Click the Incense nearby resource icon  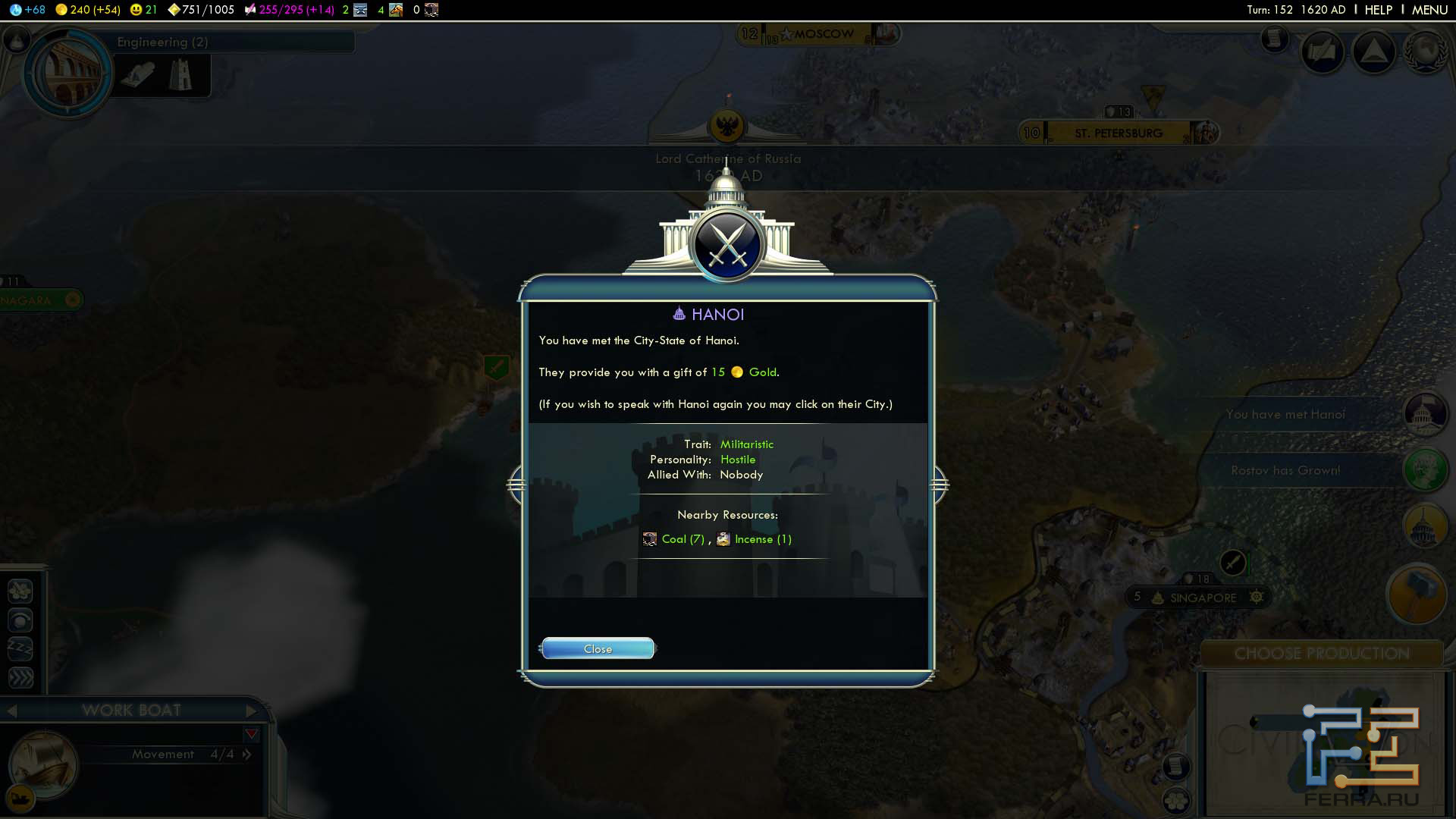pos(723,539)
